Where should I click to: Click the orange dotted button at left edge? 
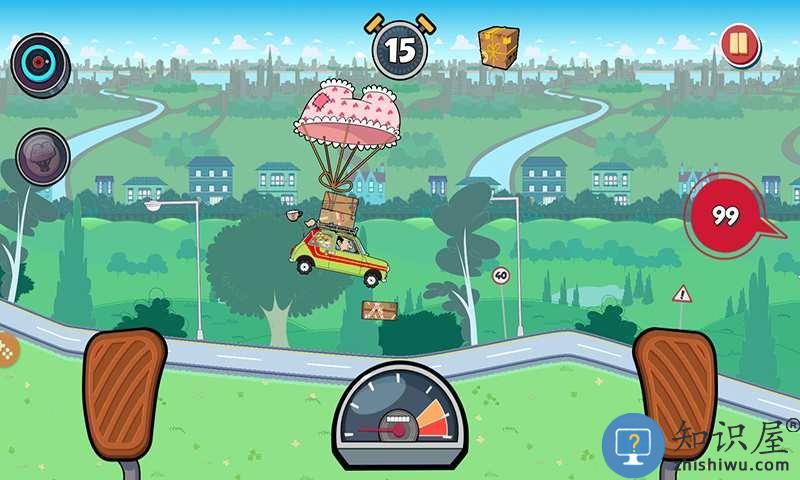coord(6,348)
